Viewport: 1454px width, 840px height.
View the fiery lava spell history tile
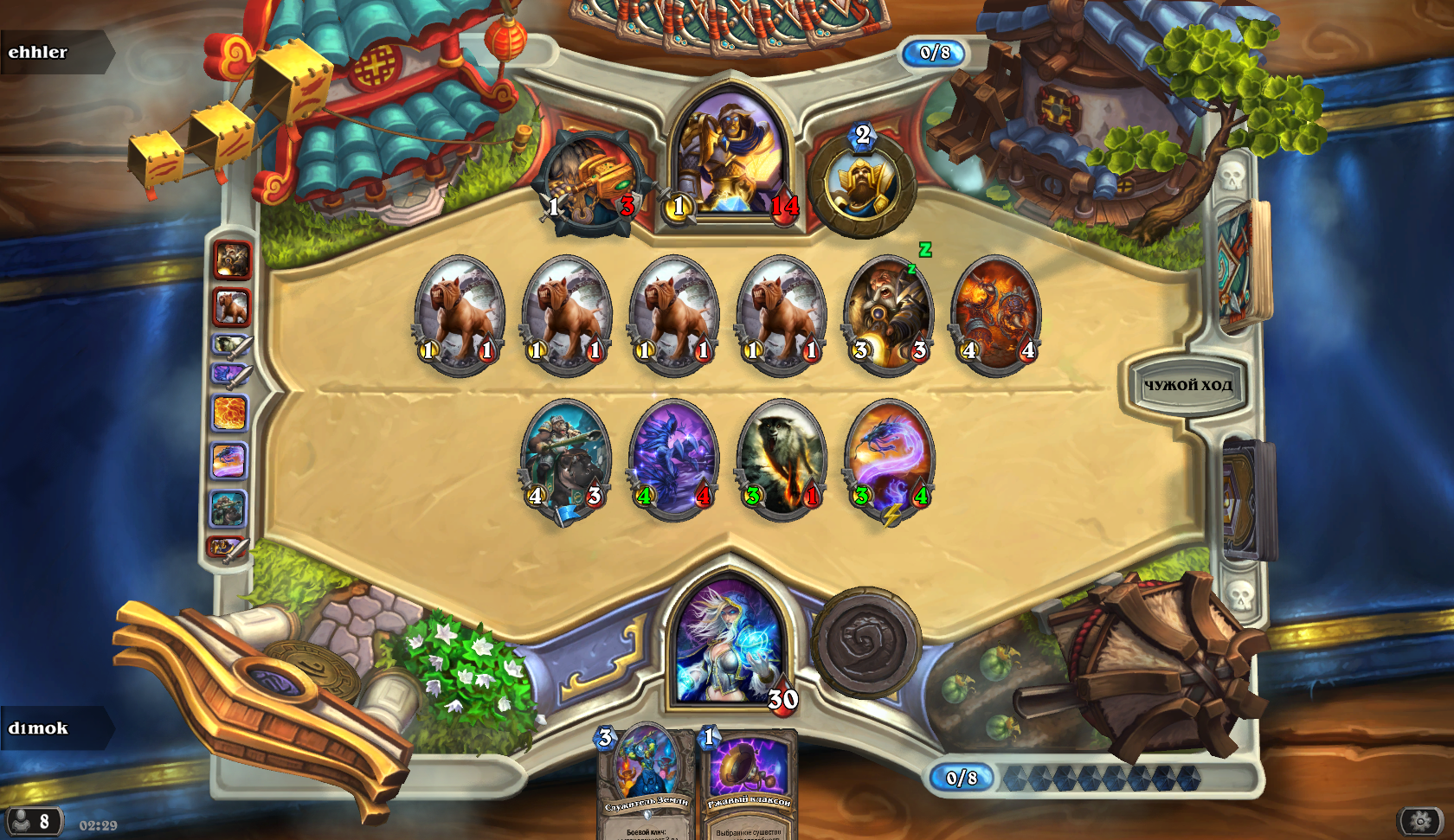pyautogui.click(x=231, y=413)
